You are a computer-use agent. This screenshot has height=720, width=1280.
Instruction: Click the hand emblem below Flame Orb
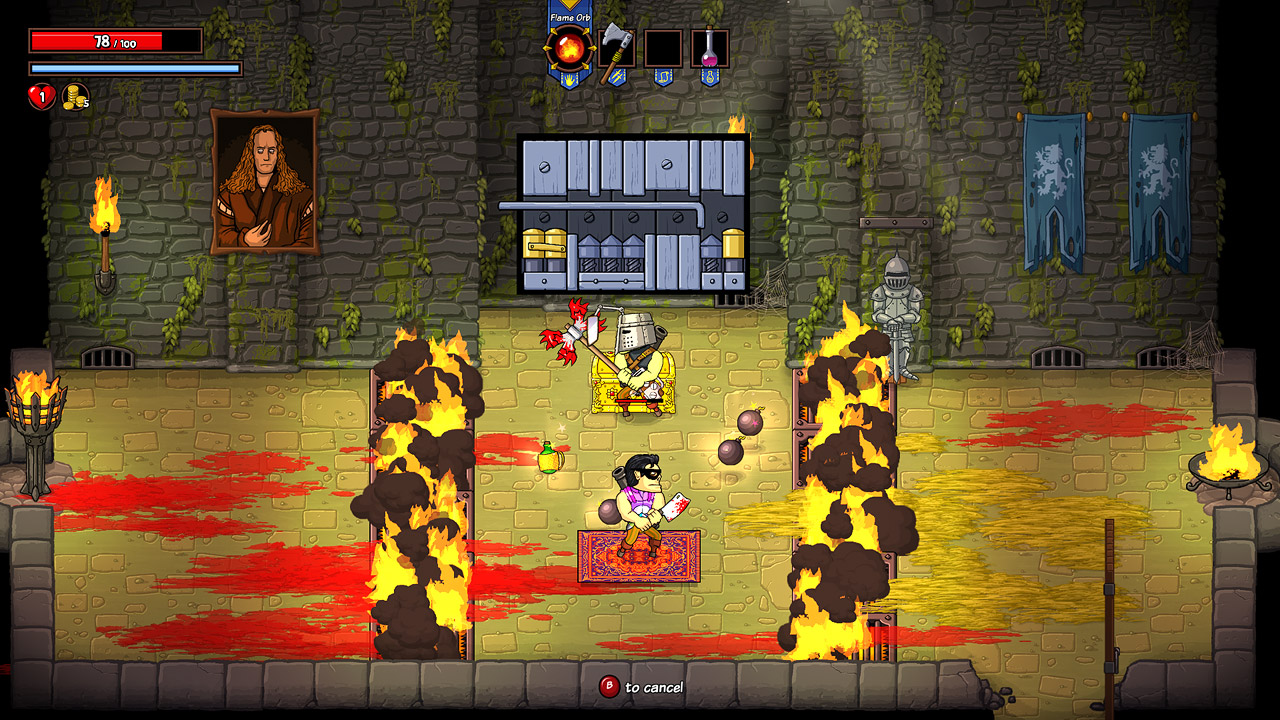coord(569,79)
